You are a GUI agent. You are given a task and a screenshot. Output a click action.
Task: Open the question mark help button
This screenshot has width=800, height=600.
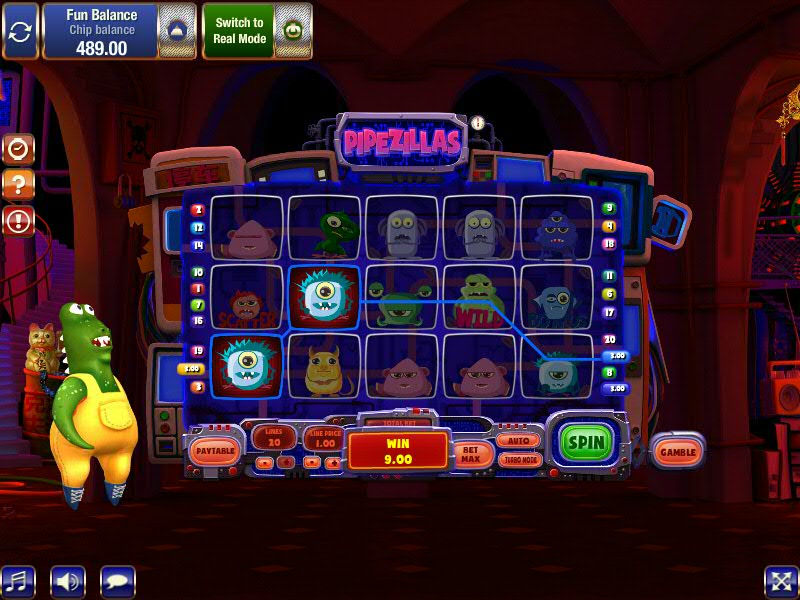tap(19, 185)
